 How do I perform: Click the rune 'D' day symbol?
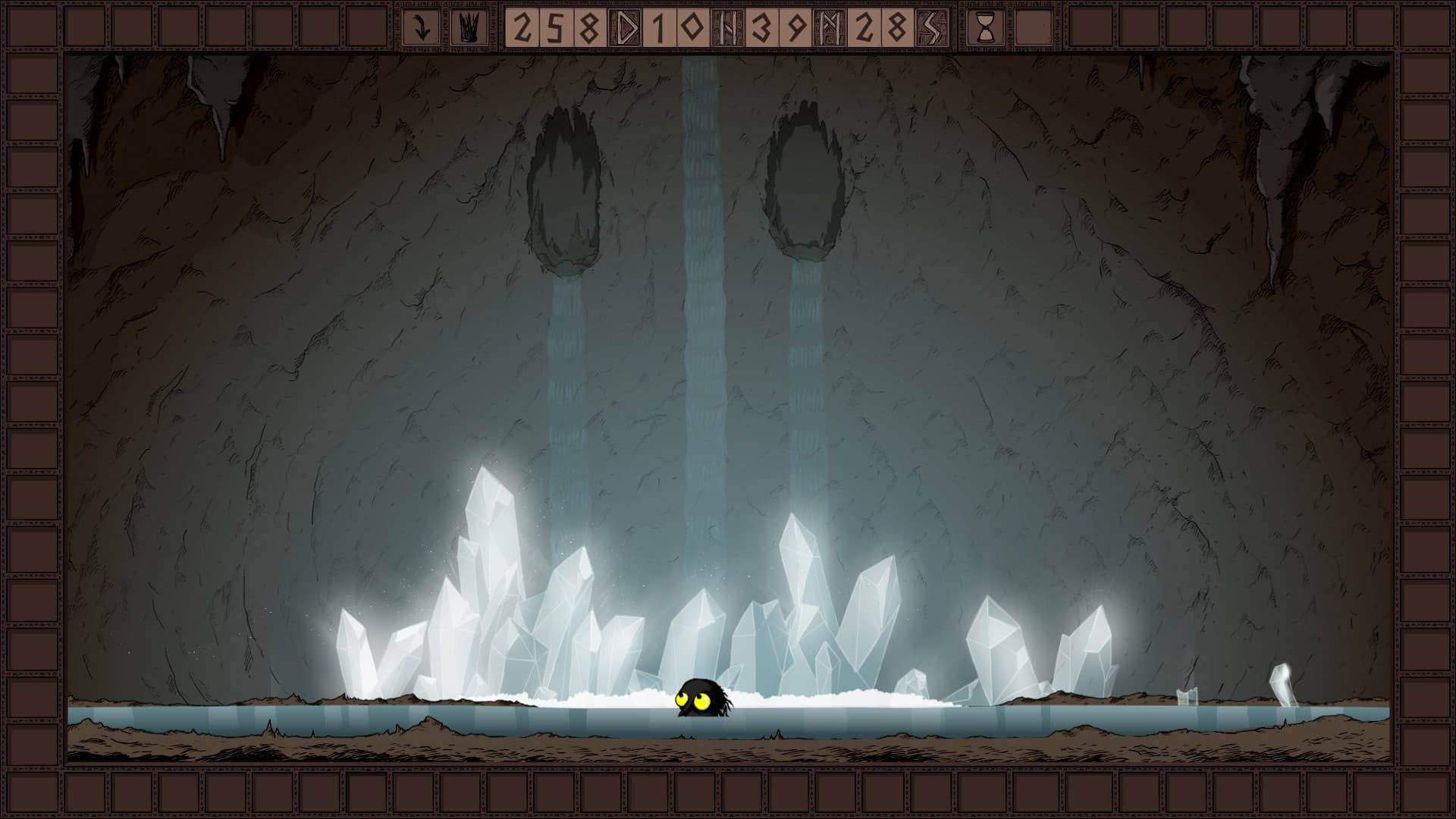(625, 27)
